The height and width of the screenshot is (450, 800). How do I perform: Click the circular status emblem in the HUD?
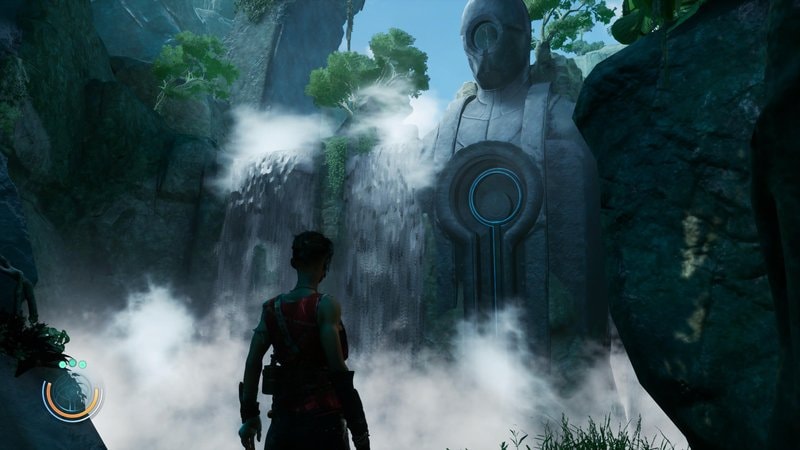(x=72, y=395)
